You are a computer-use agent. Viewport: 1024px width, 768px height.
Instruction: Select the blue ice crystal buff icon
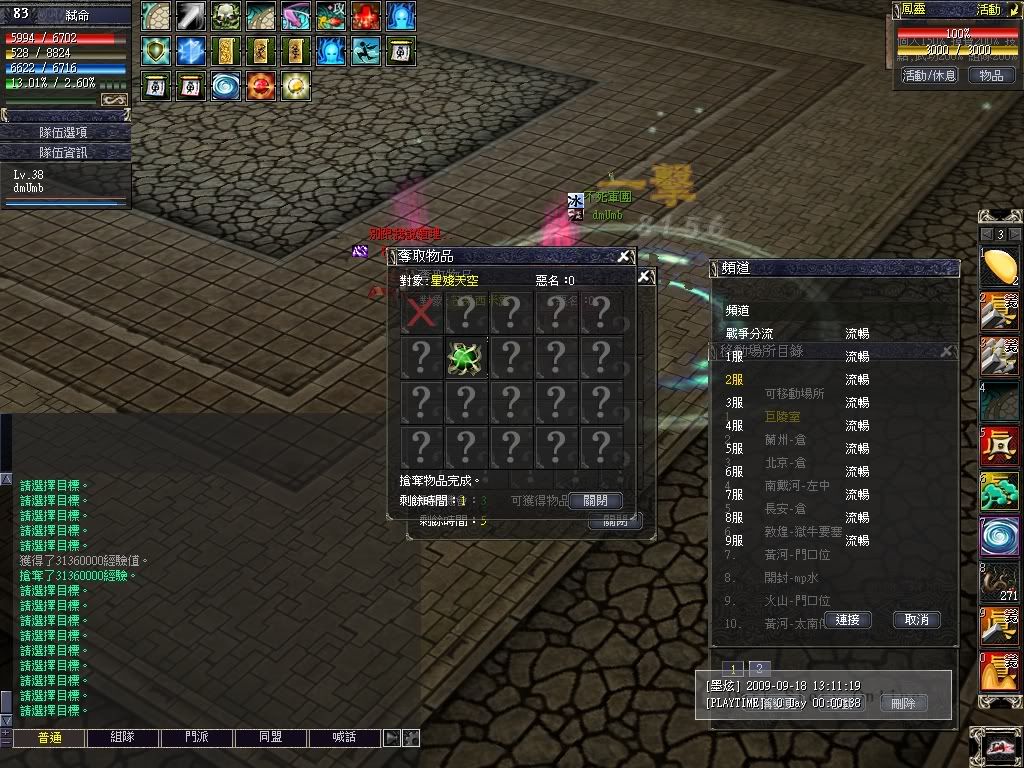[190, 51]
